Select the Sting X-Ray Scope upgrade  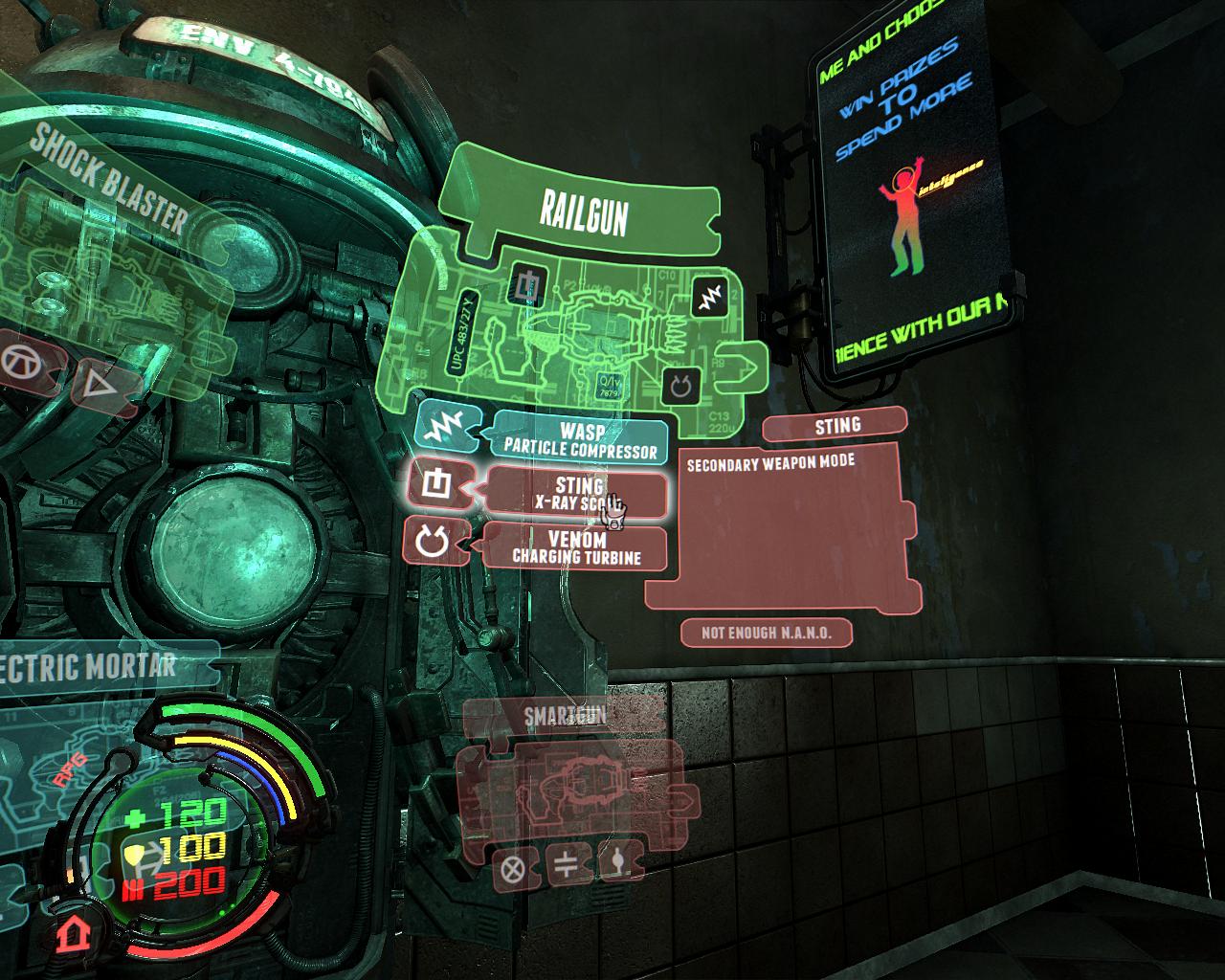[577, 494]
